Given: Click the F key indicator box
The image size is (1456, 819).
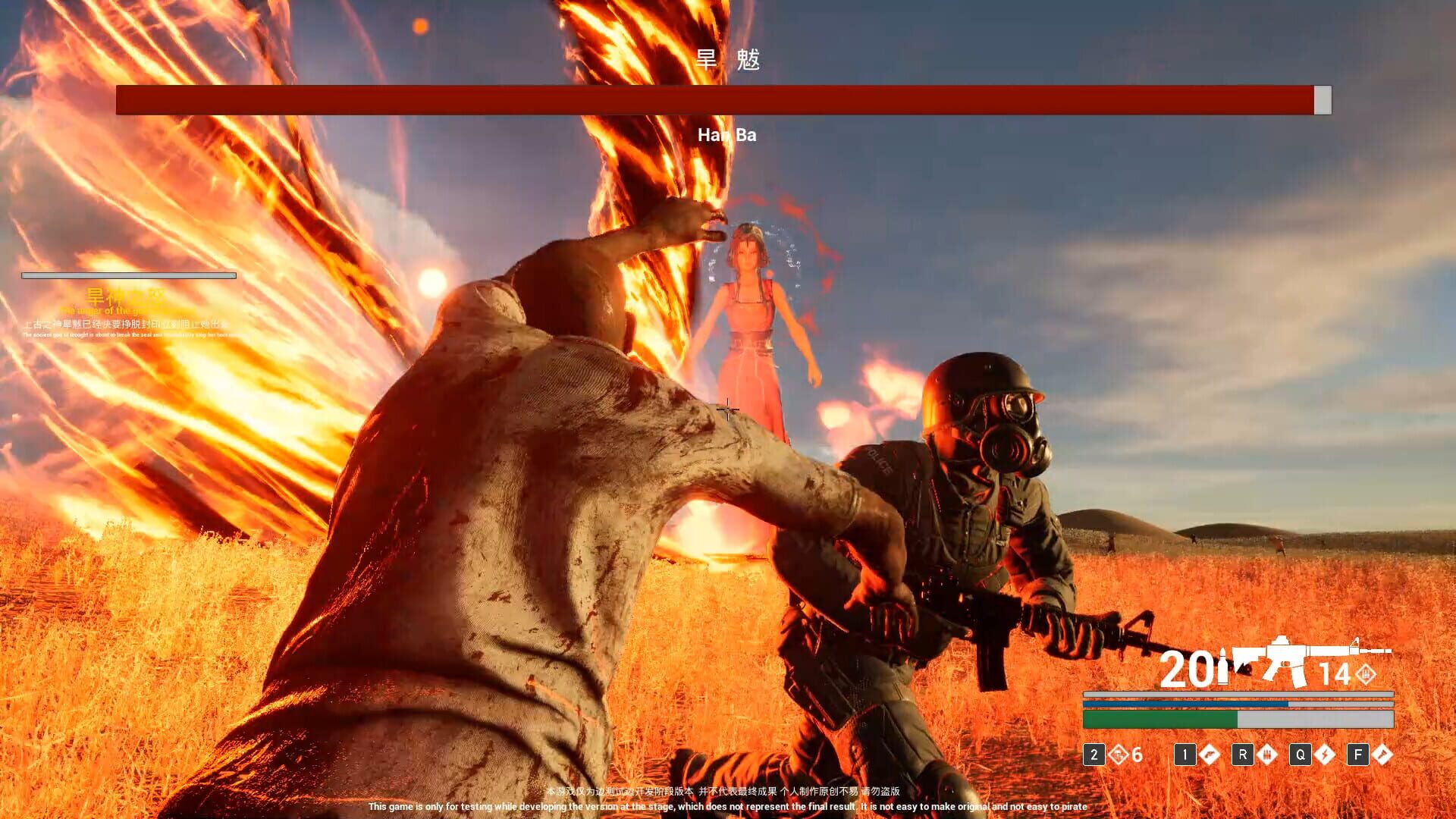Looking at the screenshot, I should click(x=1358, y=756).
